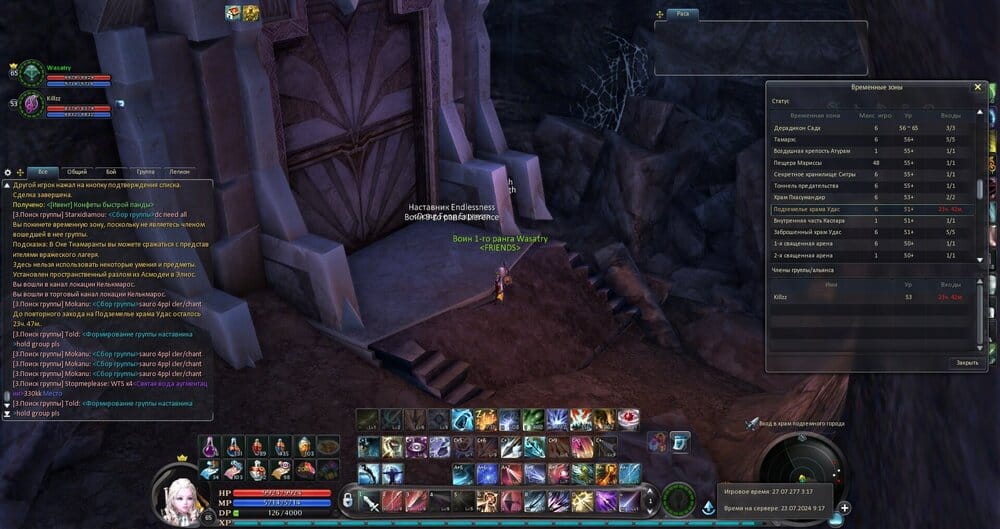Image resolution: width=1000 pixels, height=529 pixels.
Task: Switch to the Общий chat tab
Action: pyautogui.click(x=77, y=172)
